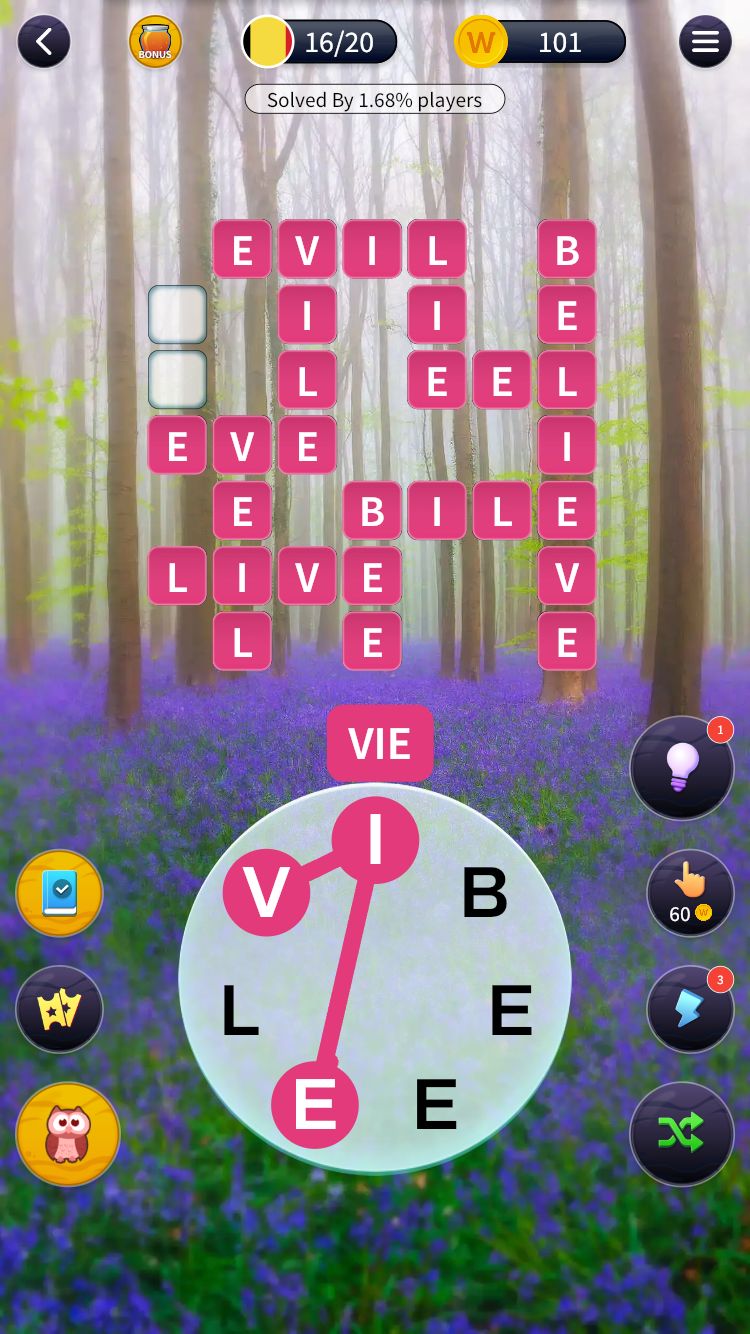Open the hamburger menu
Screen dimensions: 750x1334
tap(705, 42)
